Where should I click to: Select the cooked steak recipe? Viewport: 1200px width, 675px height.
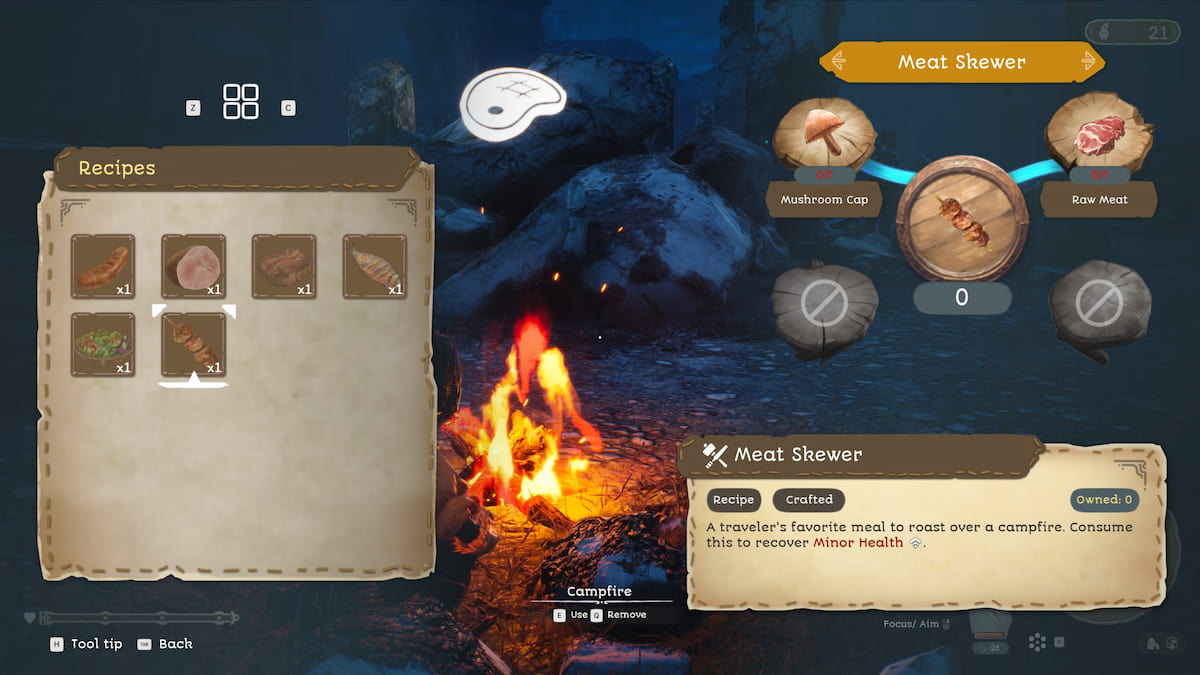point(284,266)
